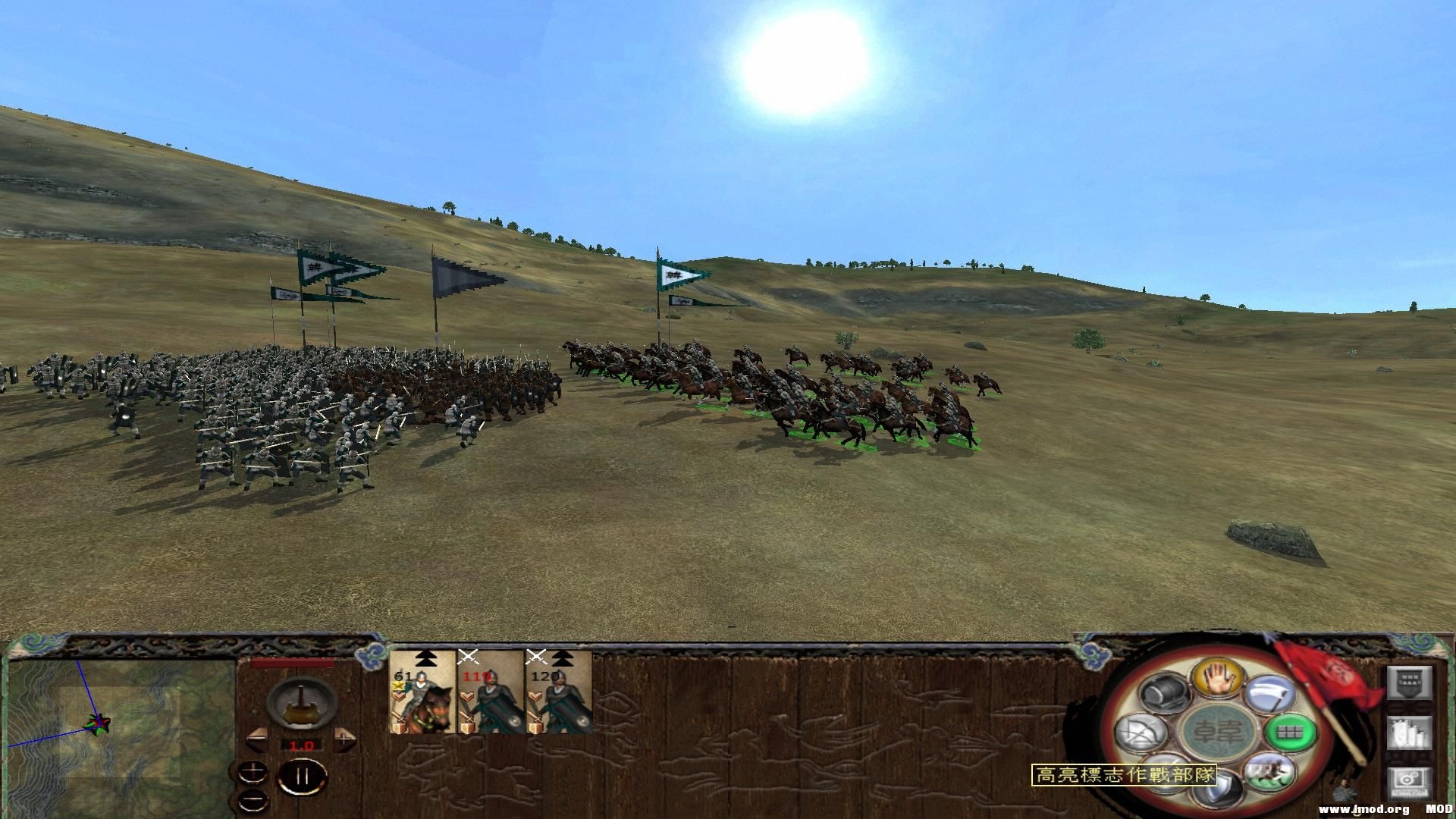
Task: Open the camera settings icon on the right panel
Action: (1410, 783)
